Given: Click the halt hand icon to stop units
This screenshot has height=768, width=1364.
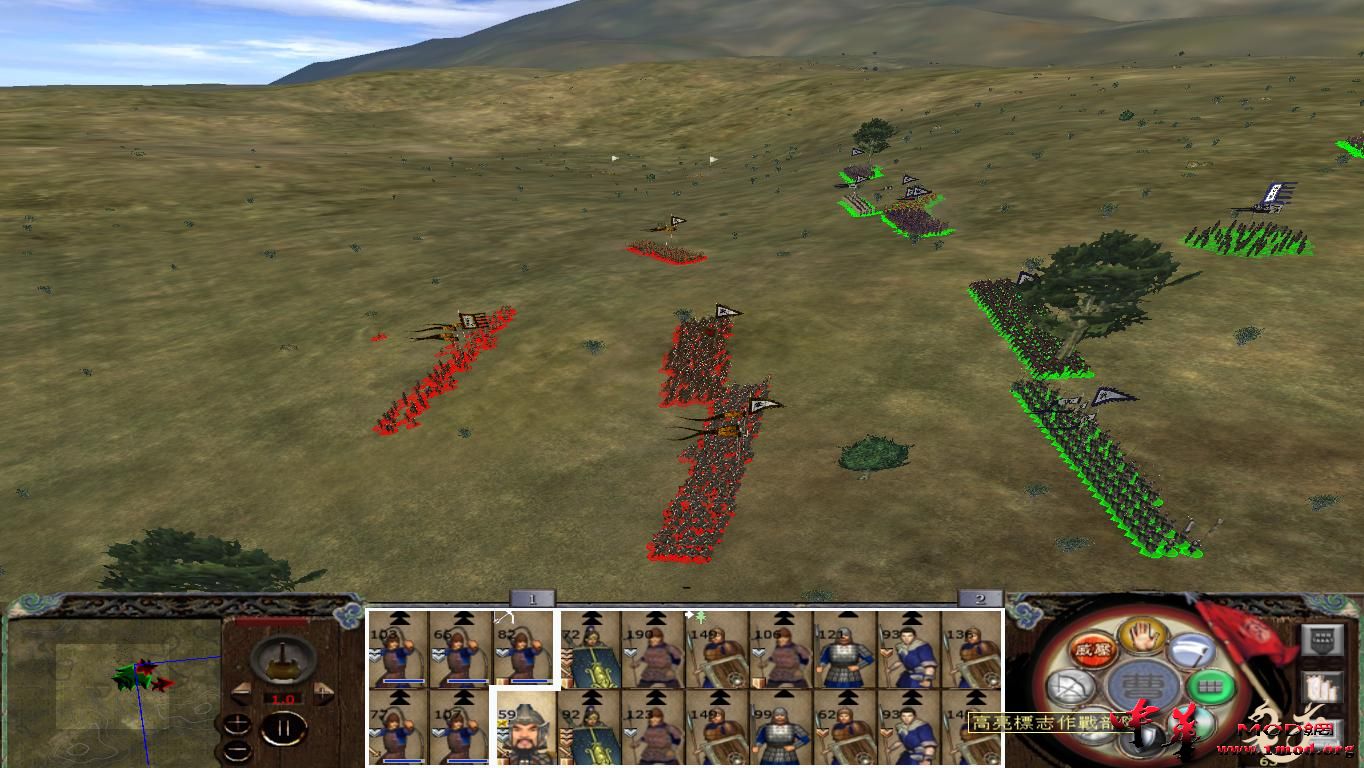Looking at the screenshot, I should [1140, 639].
